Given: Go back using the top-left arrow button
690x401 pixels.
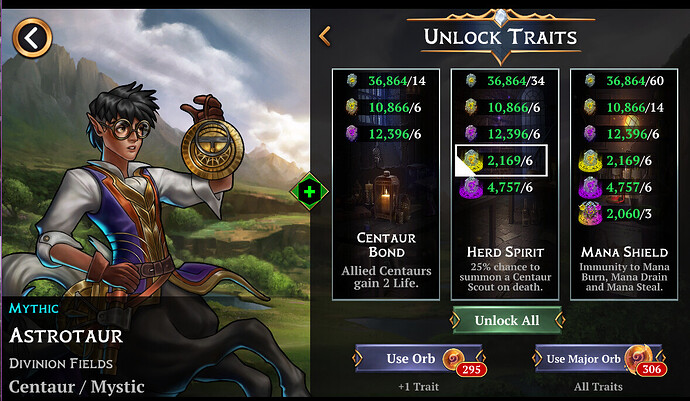Looking at the screenshot, I should 33,39.
